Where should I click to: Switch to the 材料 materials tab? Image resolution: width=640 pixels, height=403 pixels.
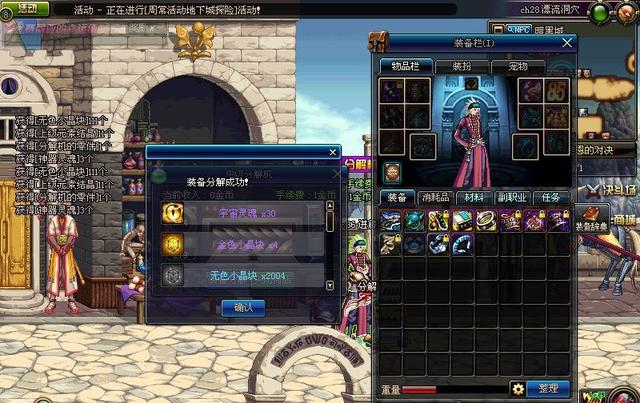coord(472,198)
